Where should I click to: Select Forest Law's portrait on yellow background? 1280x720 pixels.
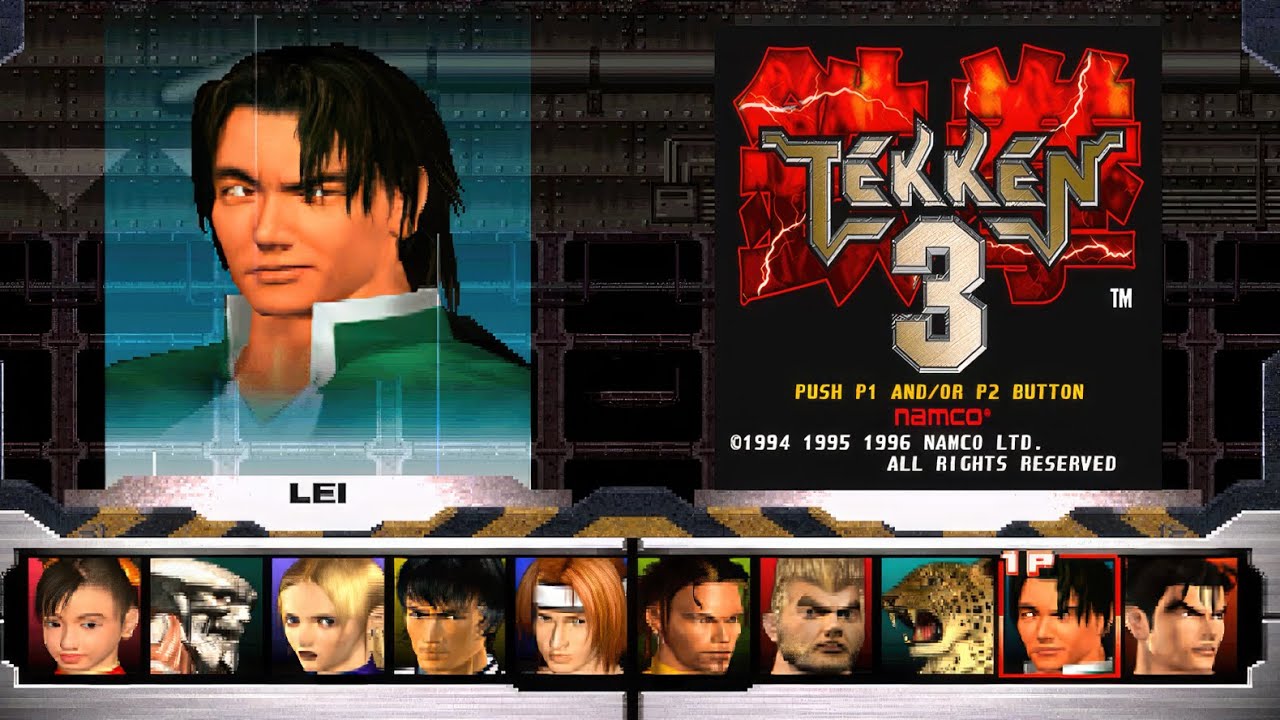pyautogui.click(x=449, y=615)
